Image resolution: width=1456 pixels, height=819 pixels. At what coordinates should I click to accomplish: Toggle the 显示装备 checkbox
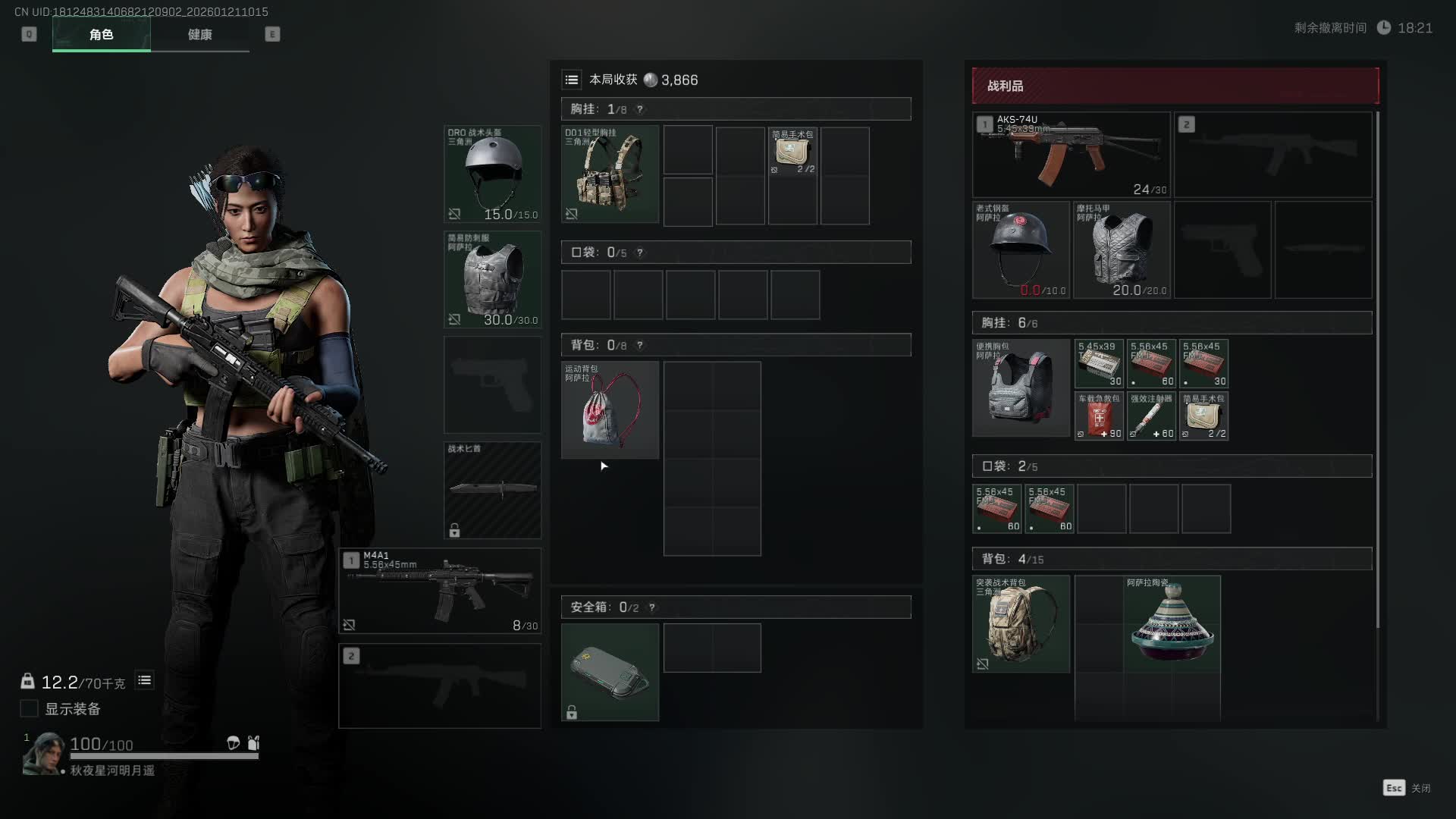(x=29, y=708)
